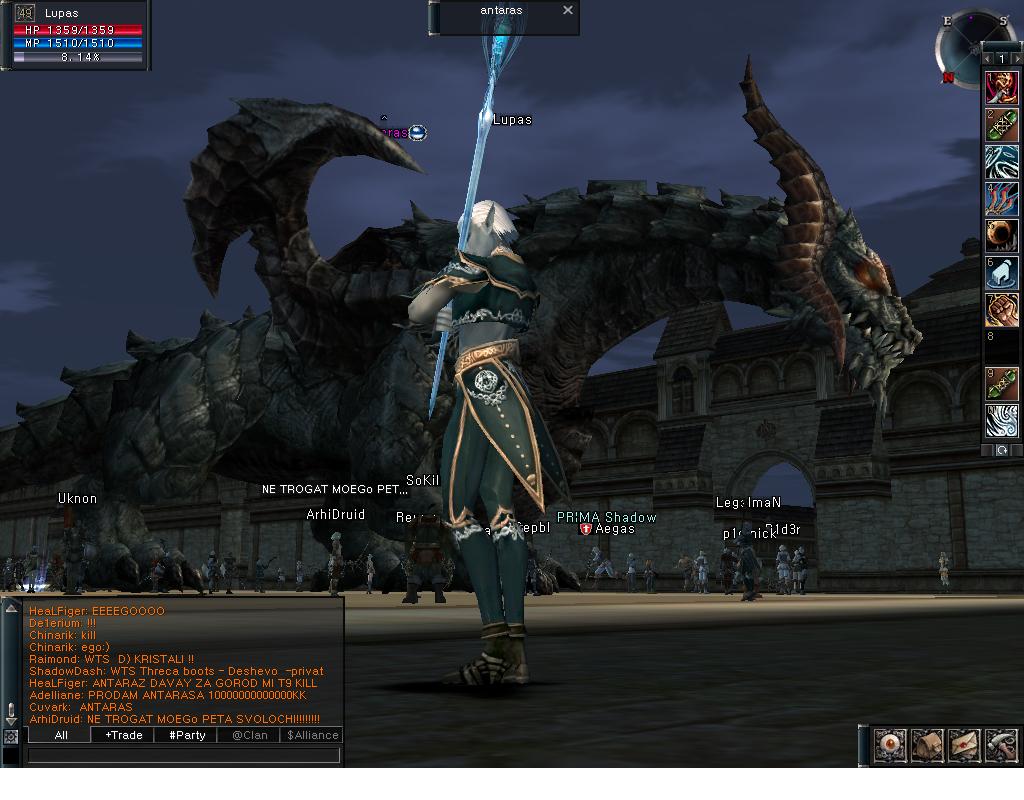Click the red orb menu icon
This screenshot has width=1024, height=800.
click(x=889, y=745)
